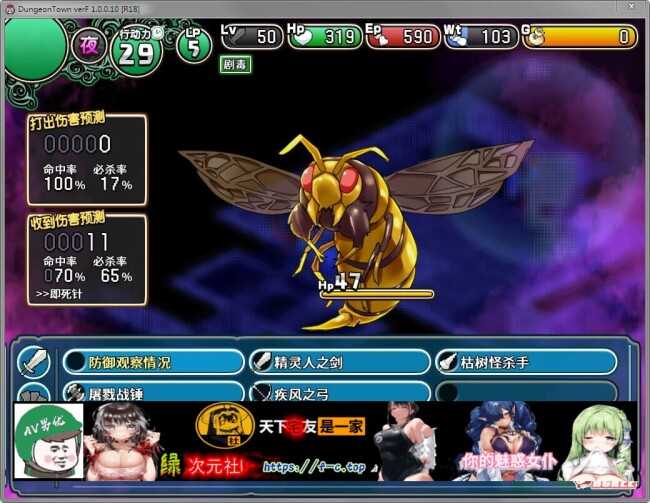
Task: Attack with 精灵人之剑
Action: pos(339,362)
